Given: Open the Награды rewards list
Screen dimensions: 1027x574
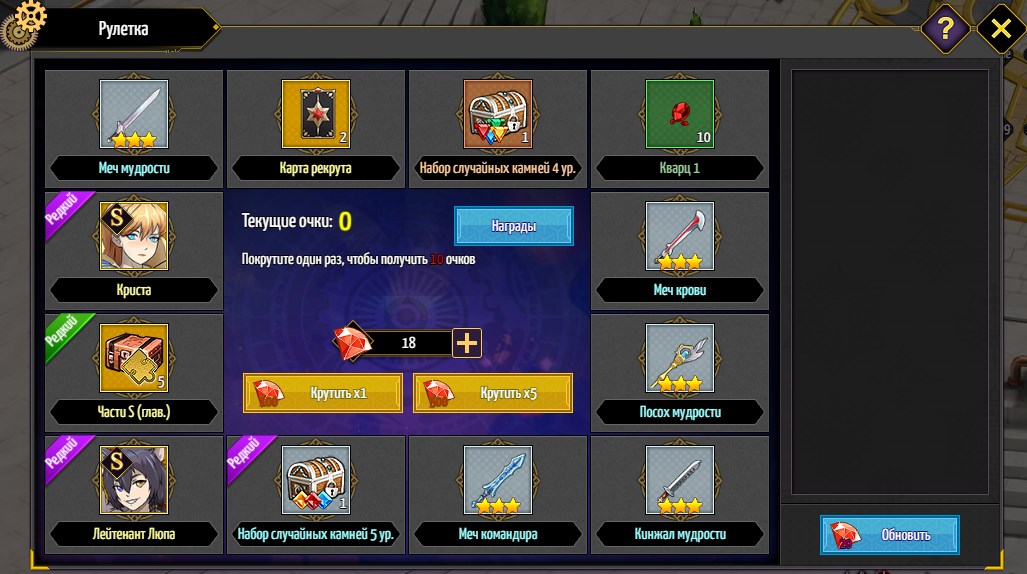Looking at the screenshot, I should (x=514, y=226).
